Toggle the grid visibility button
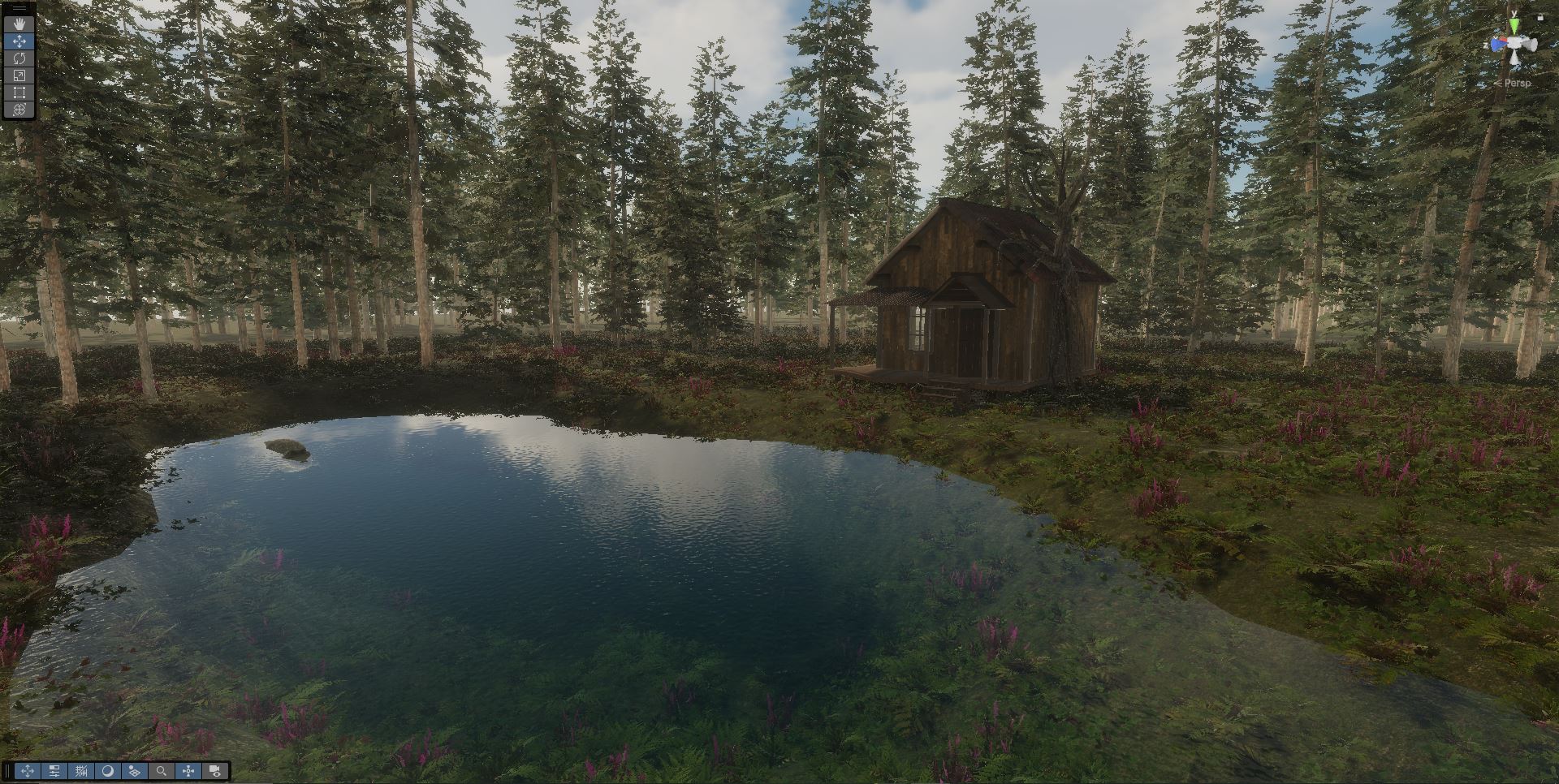 (81, 771)
